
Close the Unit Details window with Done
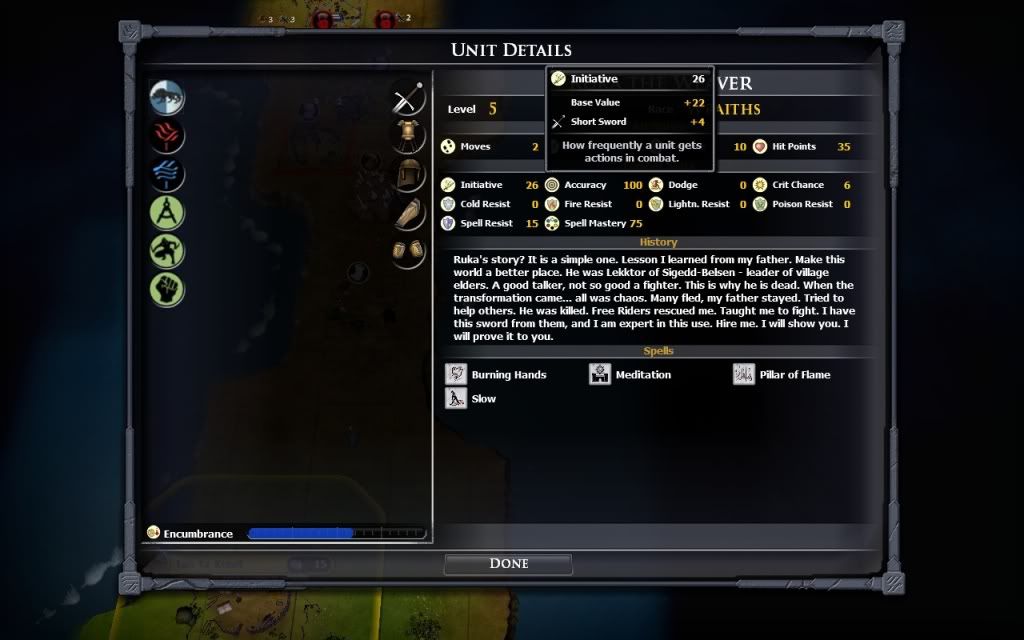pyautogui.click(x=508, y=564)
